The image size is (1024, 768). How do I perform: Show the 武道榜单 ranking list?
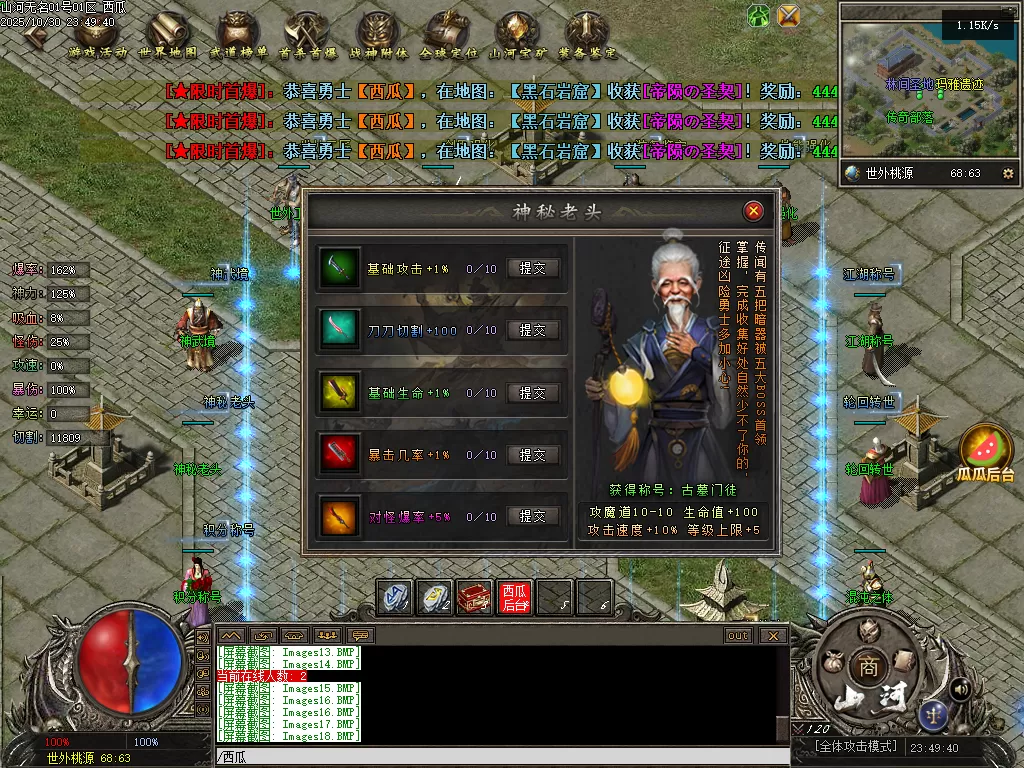coord(238,33)
